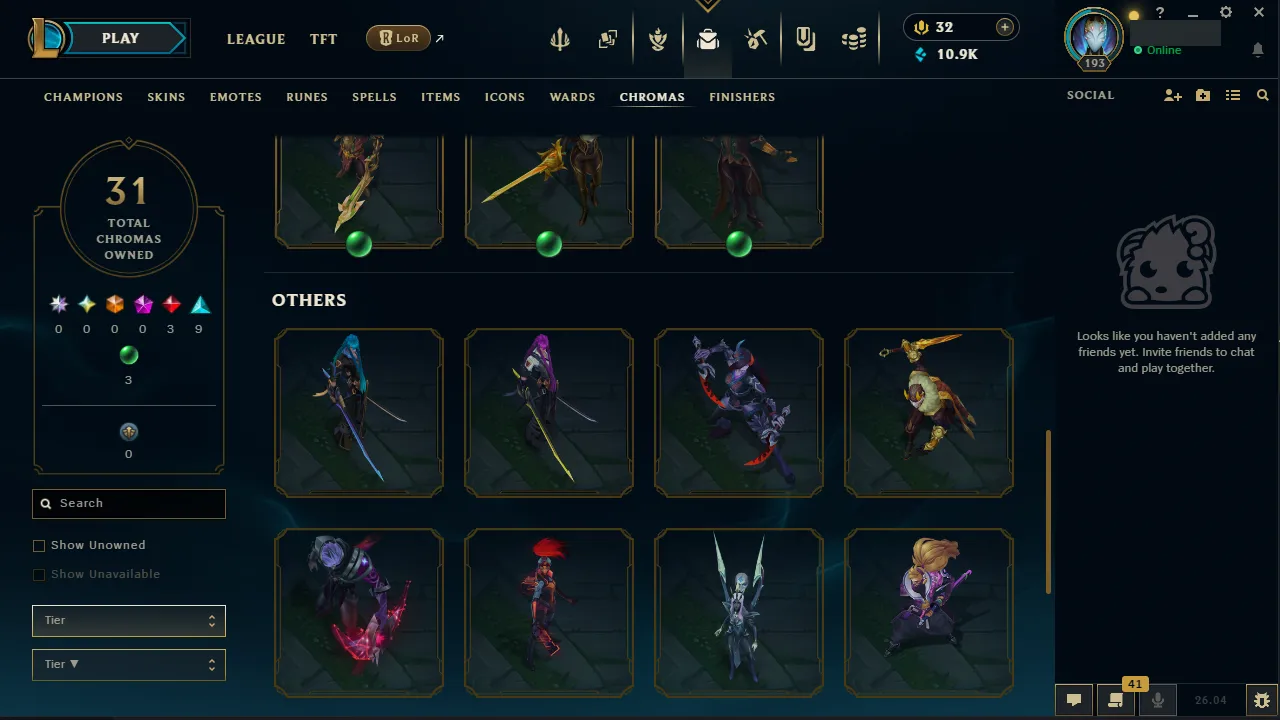This screenshot has height=720, width=1280.
Task: Enable the Show Unowned checkbox
Action: click(x=39, y=545)
